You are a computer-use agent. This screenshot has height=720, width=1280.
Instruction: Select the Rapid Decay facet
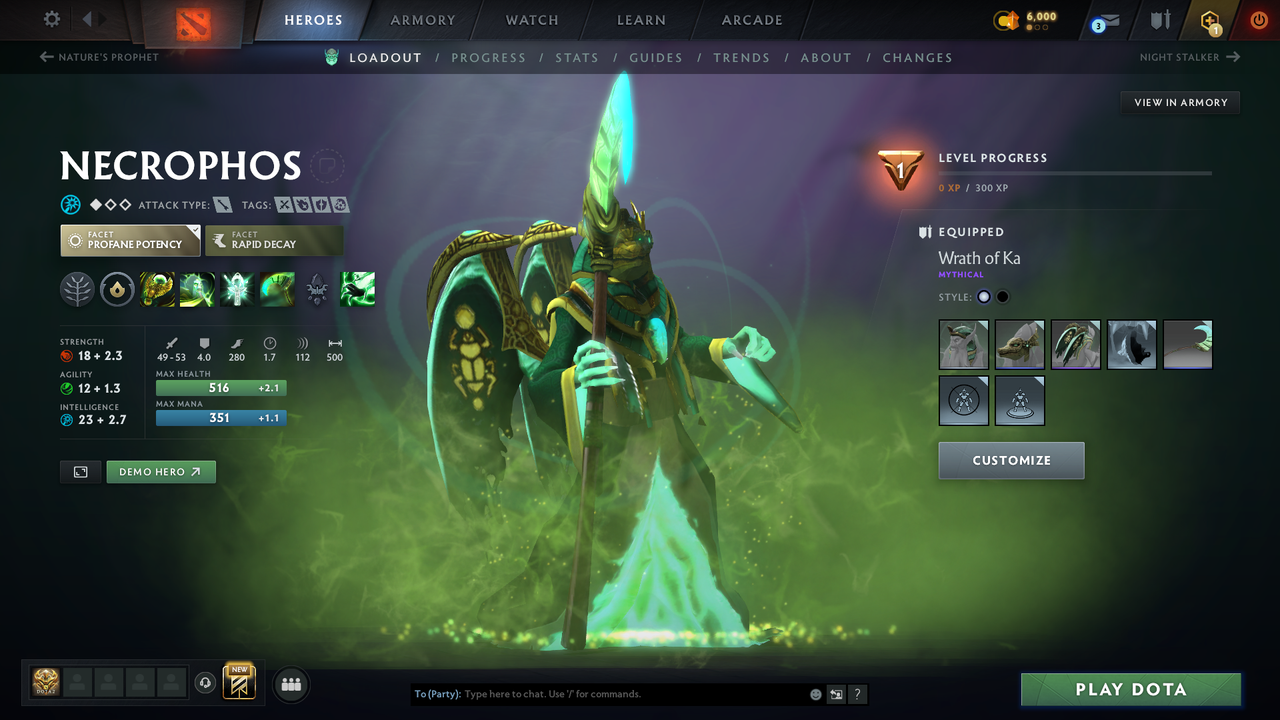273,240
